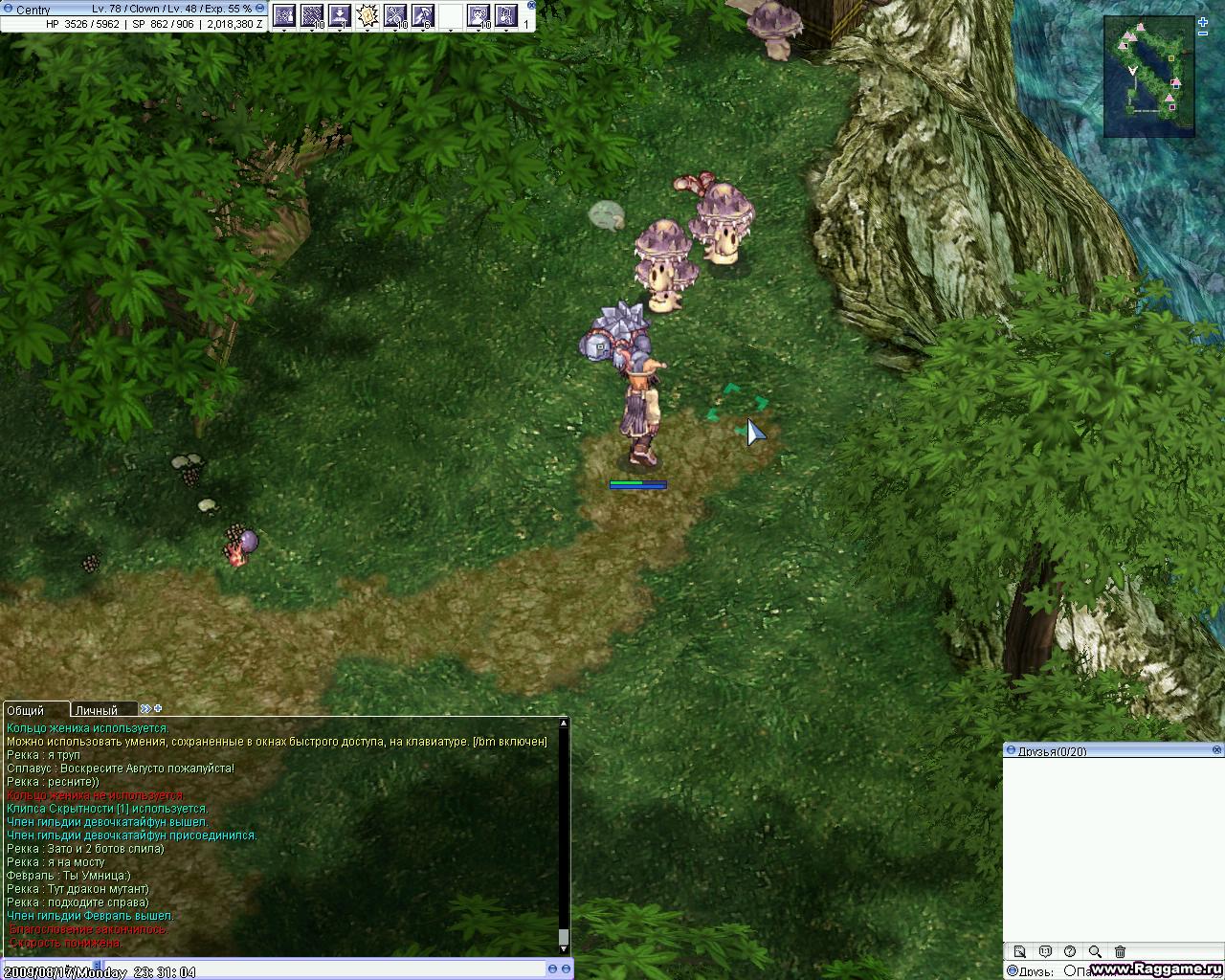Click the chat message input field

tap(335, 969)
